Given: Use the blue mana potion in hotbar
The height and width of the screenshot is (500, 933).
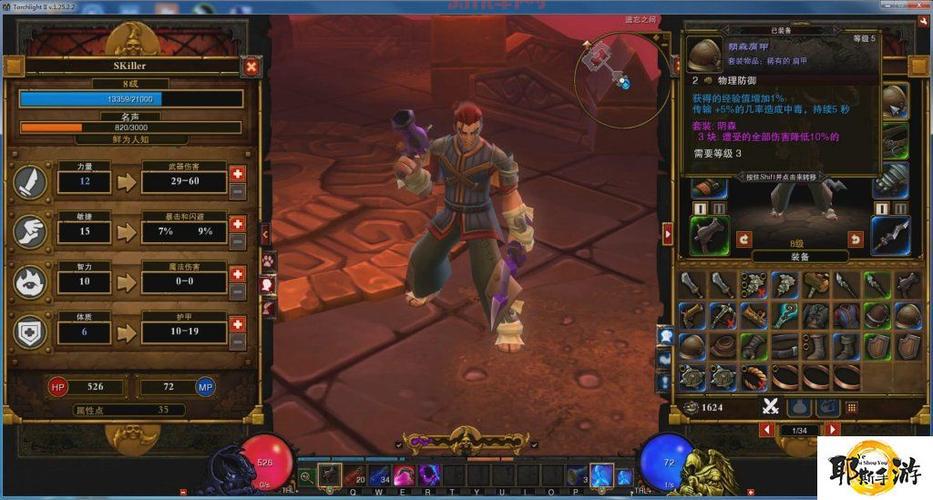Looking at the screenshot, I should (380, 475).
